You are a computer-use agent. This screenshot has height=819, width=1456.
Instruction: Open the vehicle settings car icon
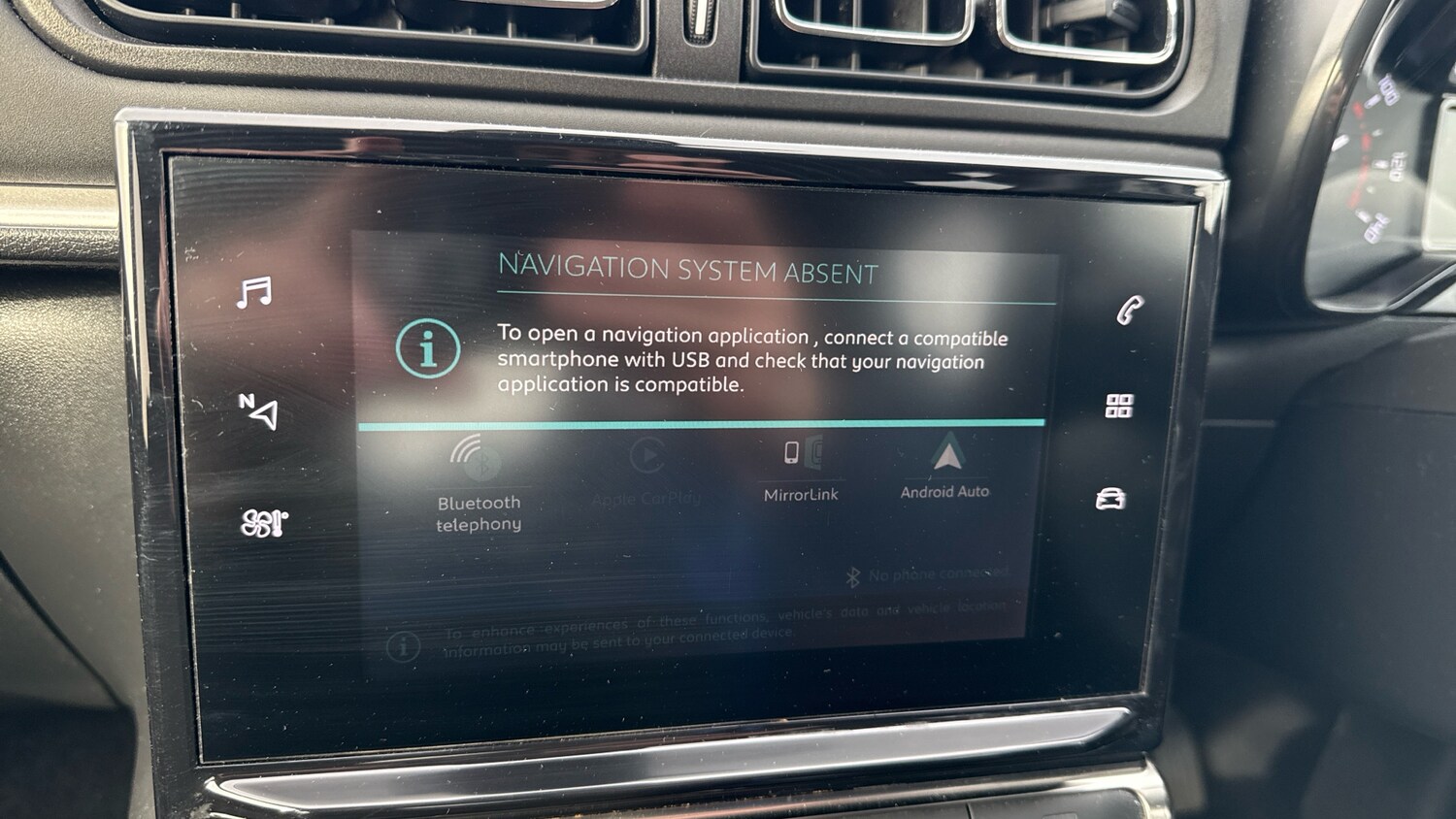pyautogui.click(x=1110, y=499)
